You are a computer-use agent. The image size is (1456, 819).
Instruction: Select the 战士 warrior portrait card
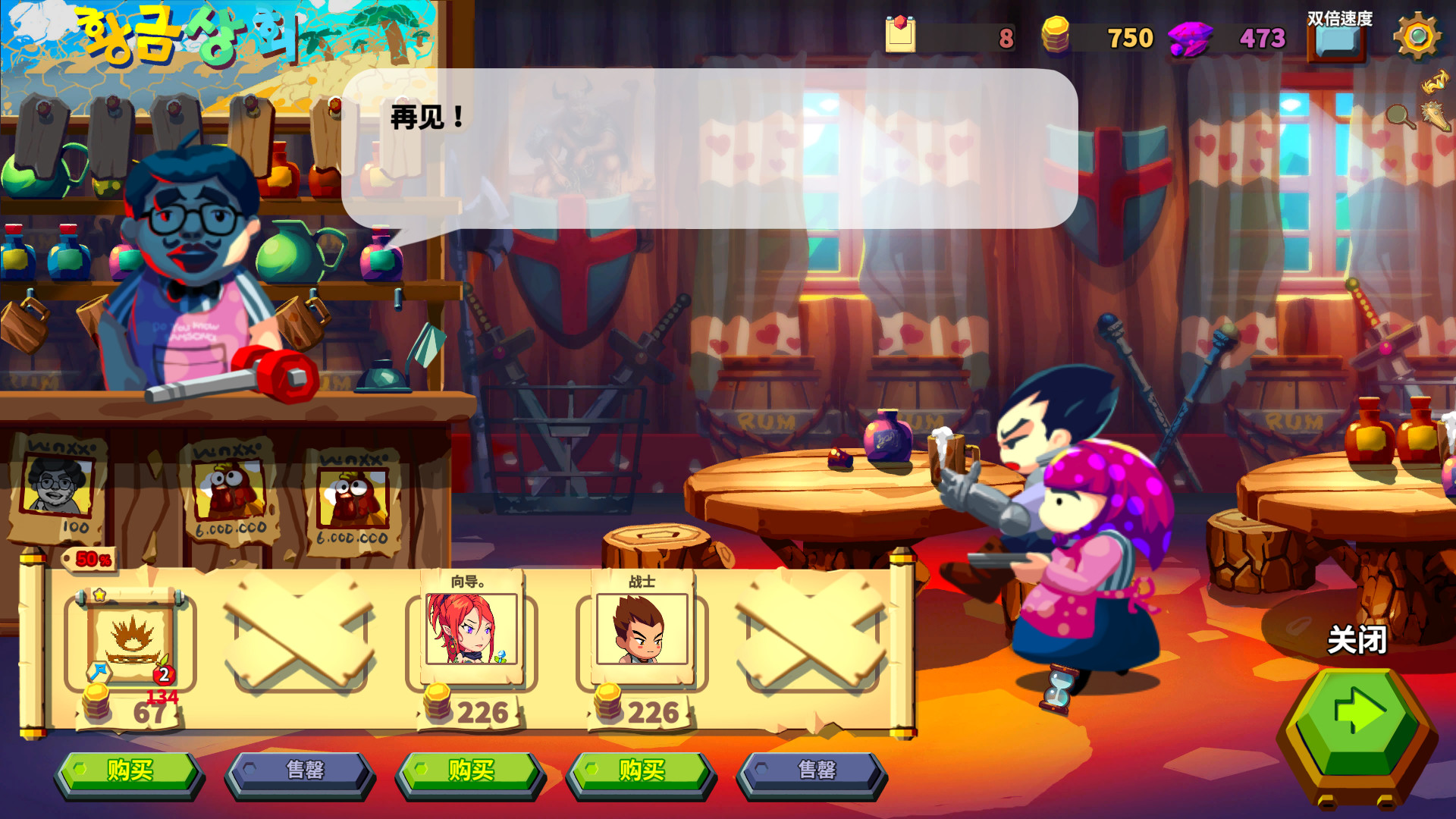pyautogui.click(x=642, y=629)
